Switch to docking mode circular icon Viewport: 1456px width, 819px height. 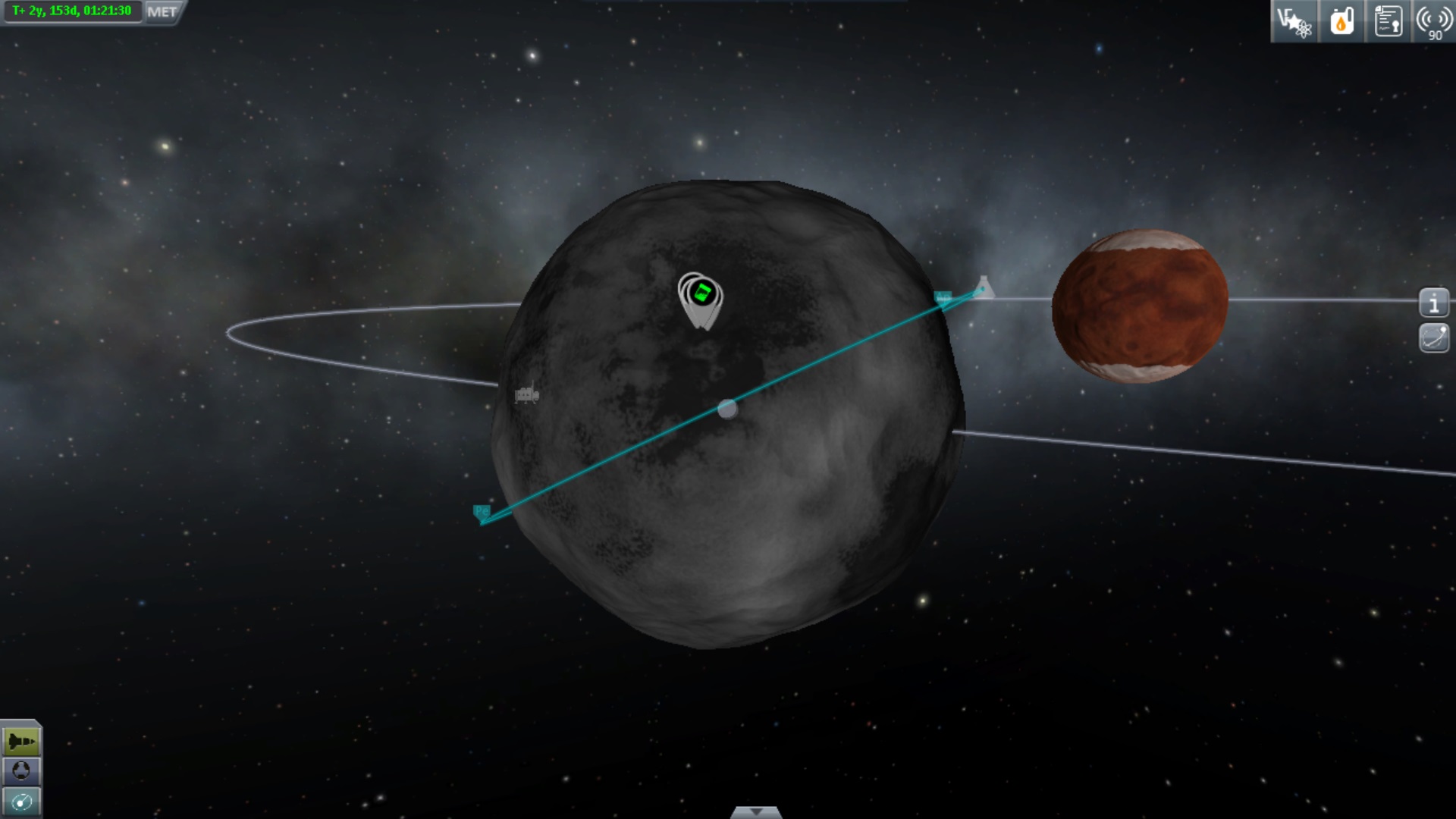click(x=21, y=771)
